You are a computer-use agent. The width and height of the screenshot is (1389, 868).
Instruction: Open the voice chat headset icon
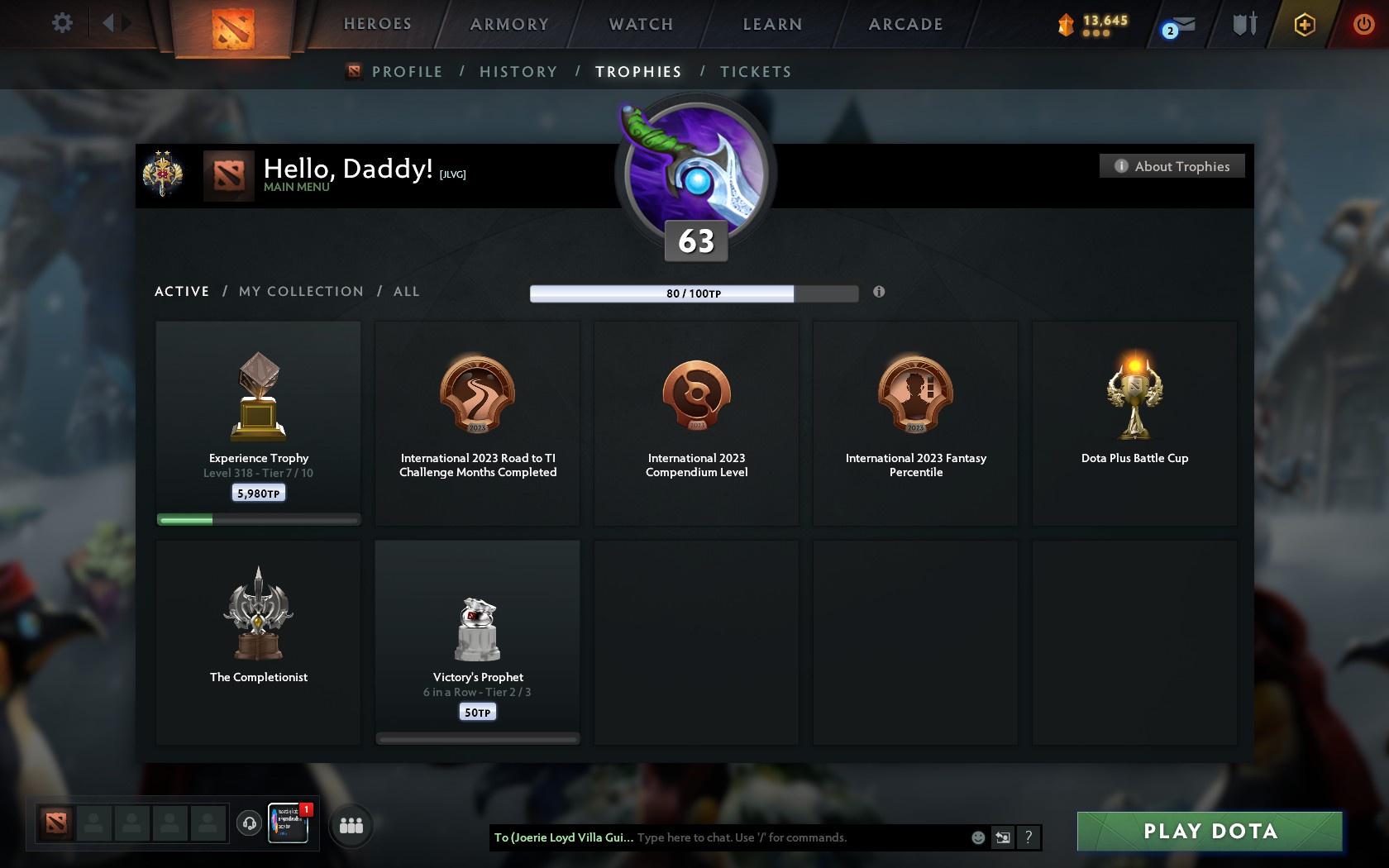click(250, 823)
